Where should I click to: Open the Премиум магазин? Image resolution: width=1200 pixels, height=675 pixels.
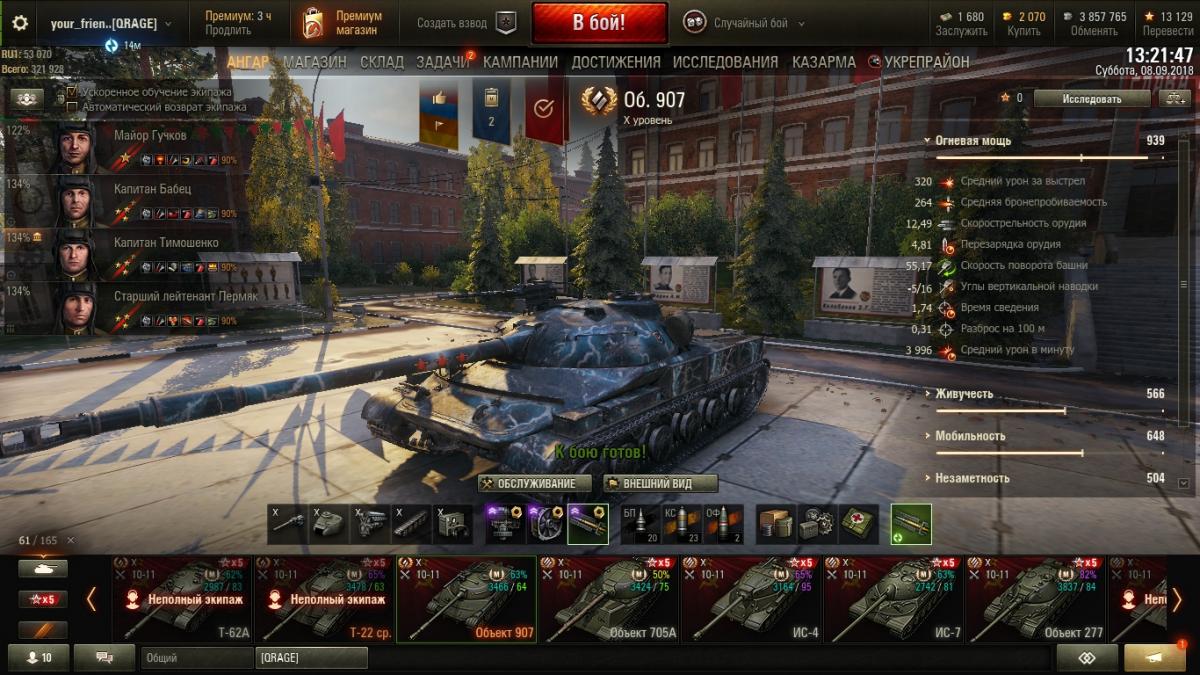click(344, 23)
